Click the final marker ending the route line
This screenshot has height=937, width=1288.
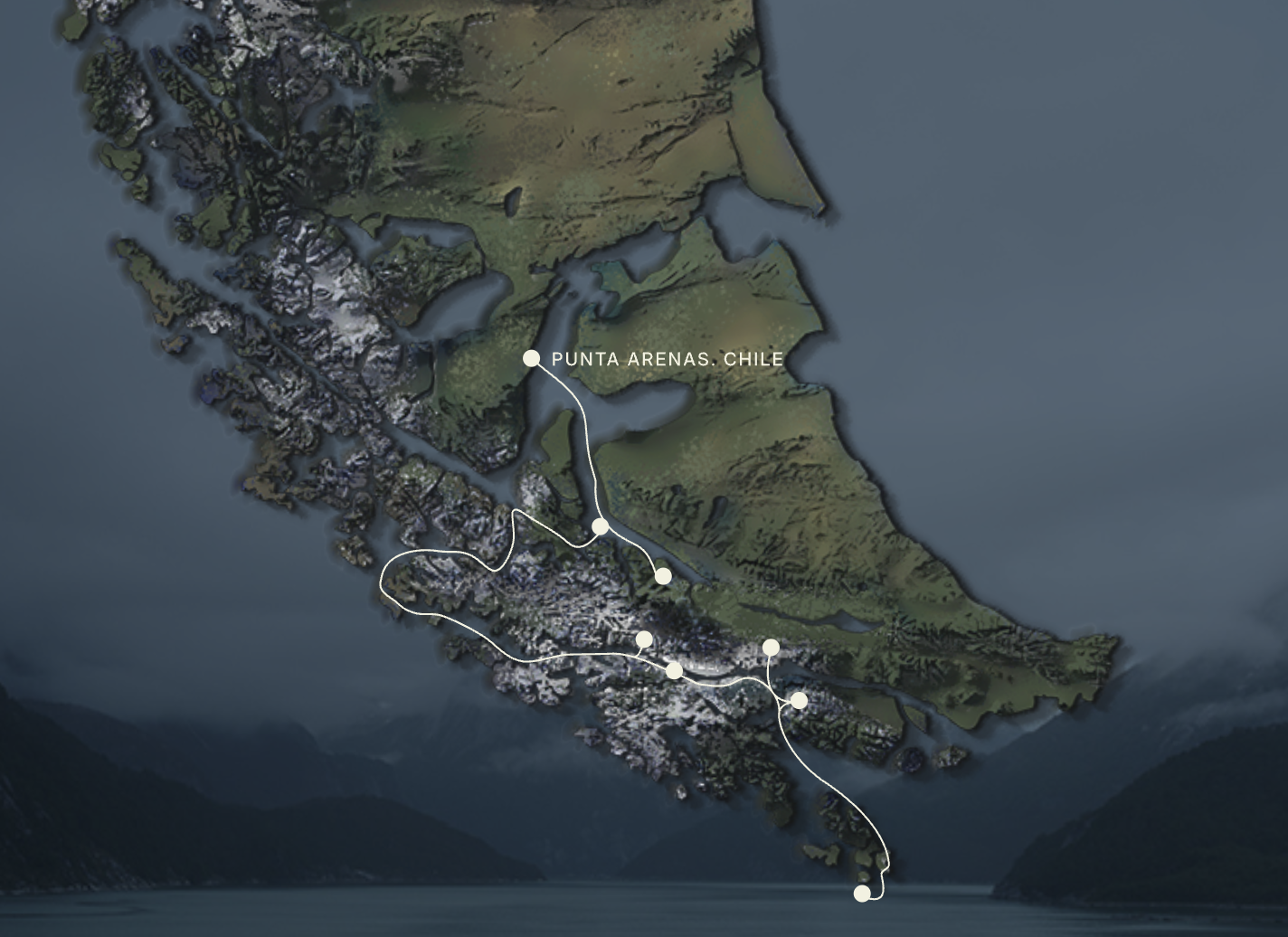pos(862,894)
